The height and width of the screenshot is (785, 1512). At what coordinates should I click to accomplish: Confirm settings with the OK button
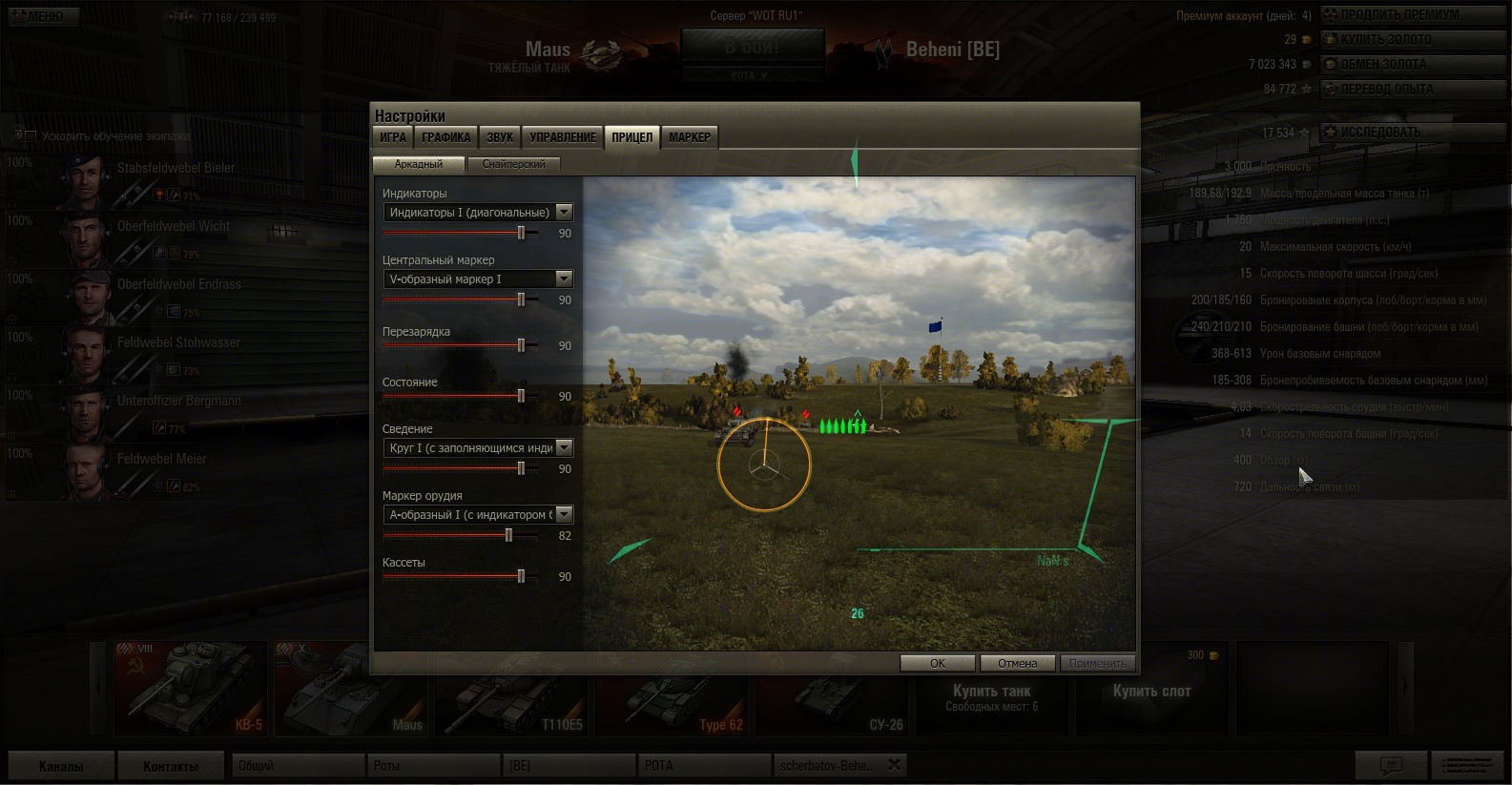[x=938, y=663]
